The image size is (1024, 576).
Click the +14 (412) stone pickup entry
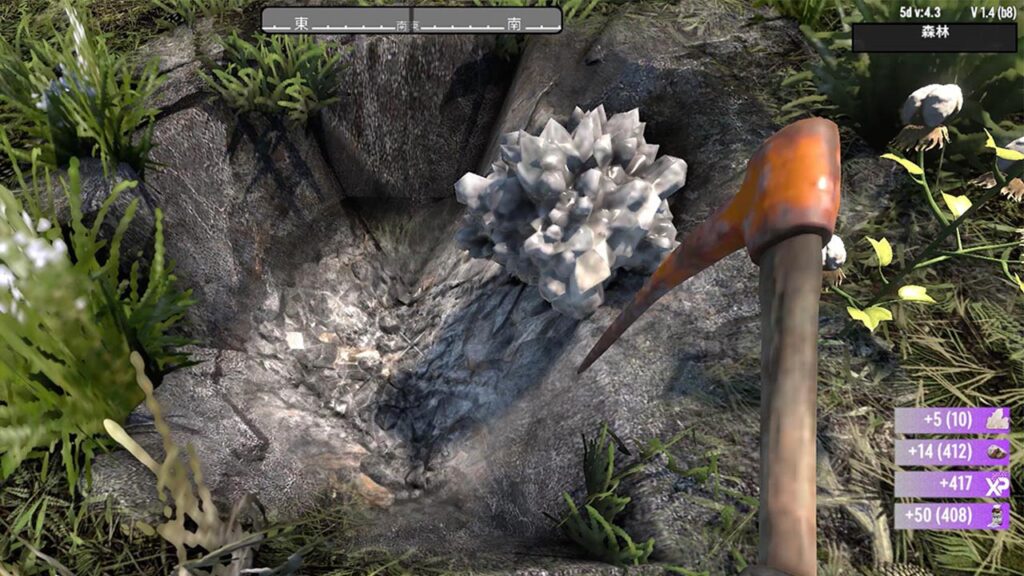[x=952, y=452]
